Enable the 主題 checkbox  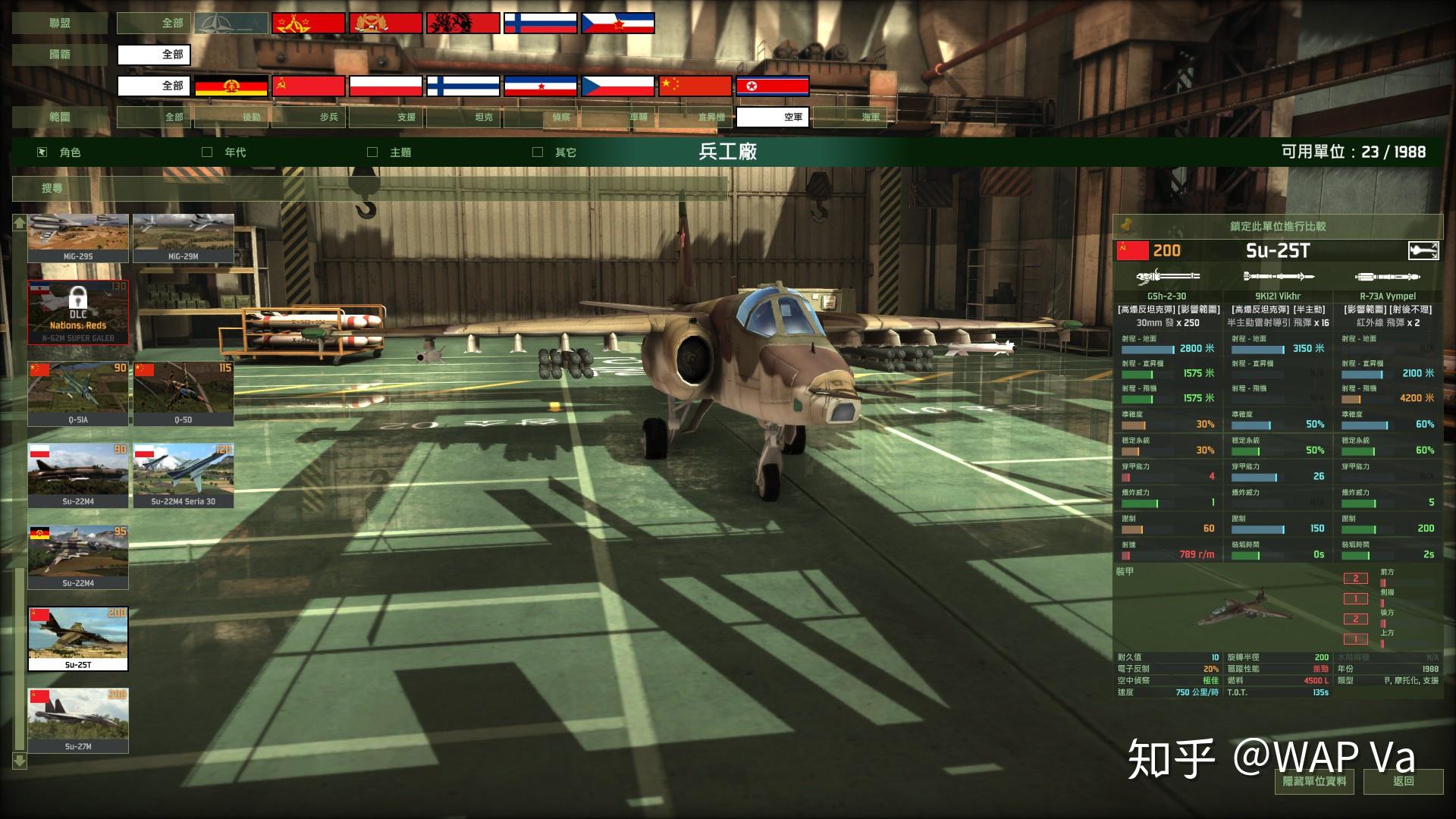coord(371,152)
